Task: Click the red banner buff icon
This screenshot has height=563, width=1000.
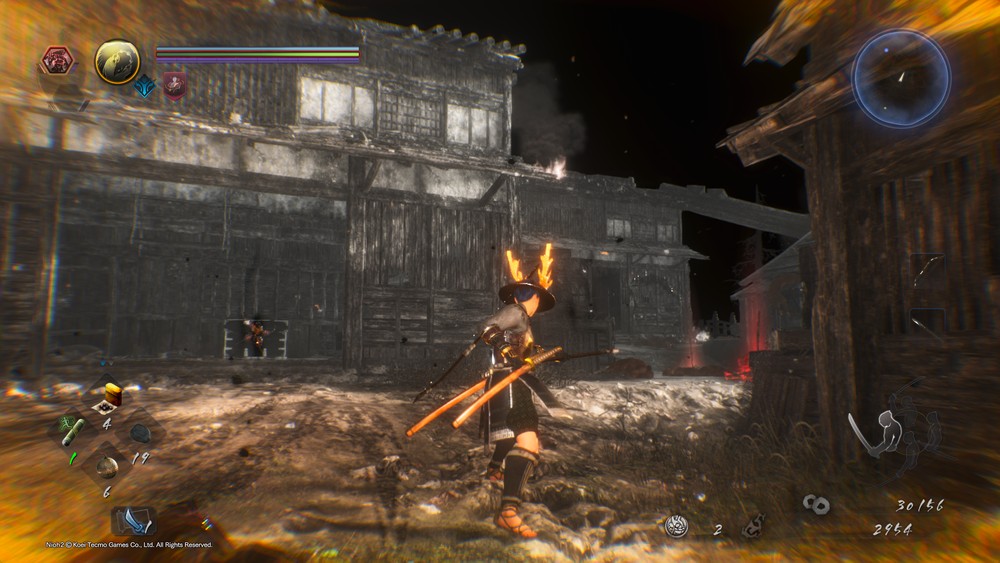Action: (x=175, y=85)
